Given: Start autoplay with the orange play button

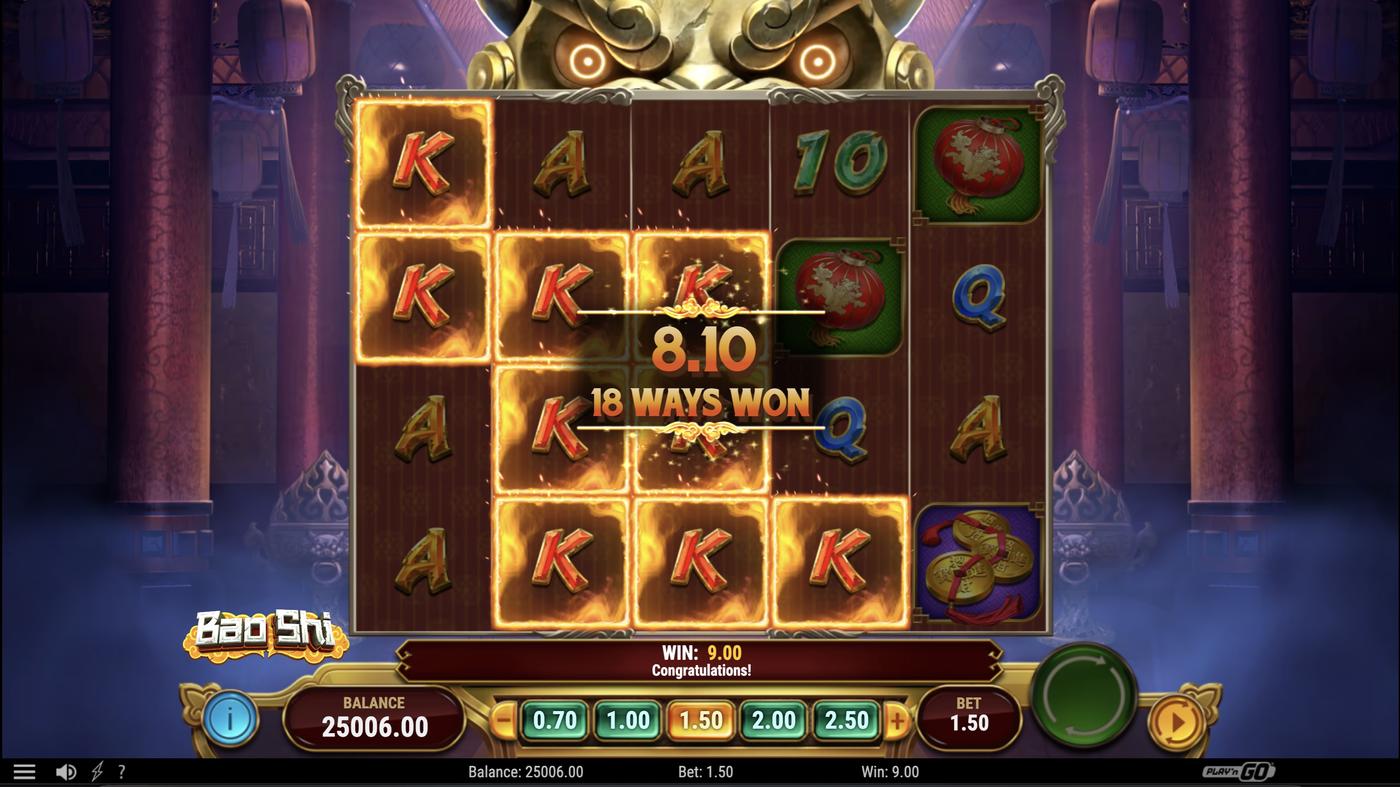Looking at the screenshot, I should [x=1175, y=721].
